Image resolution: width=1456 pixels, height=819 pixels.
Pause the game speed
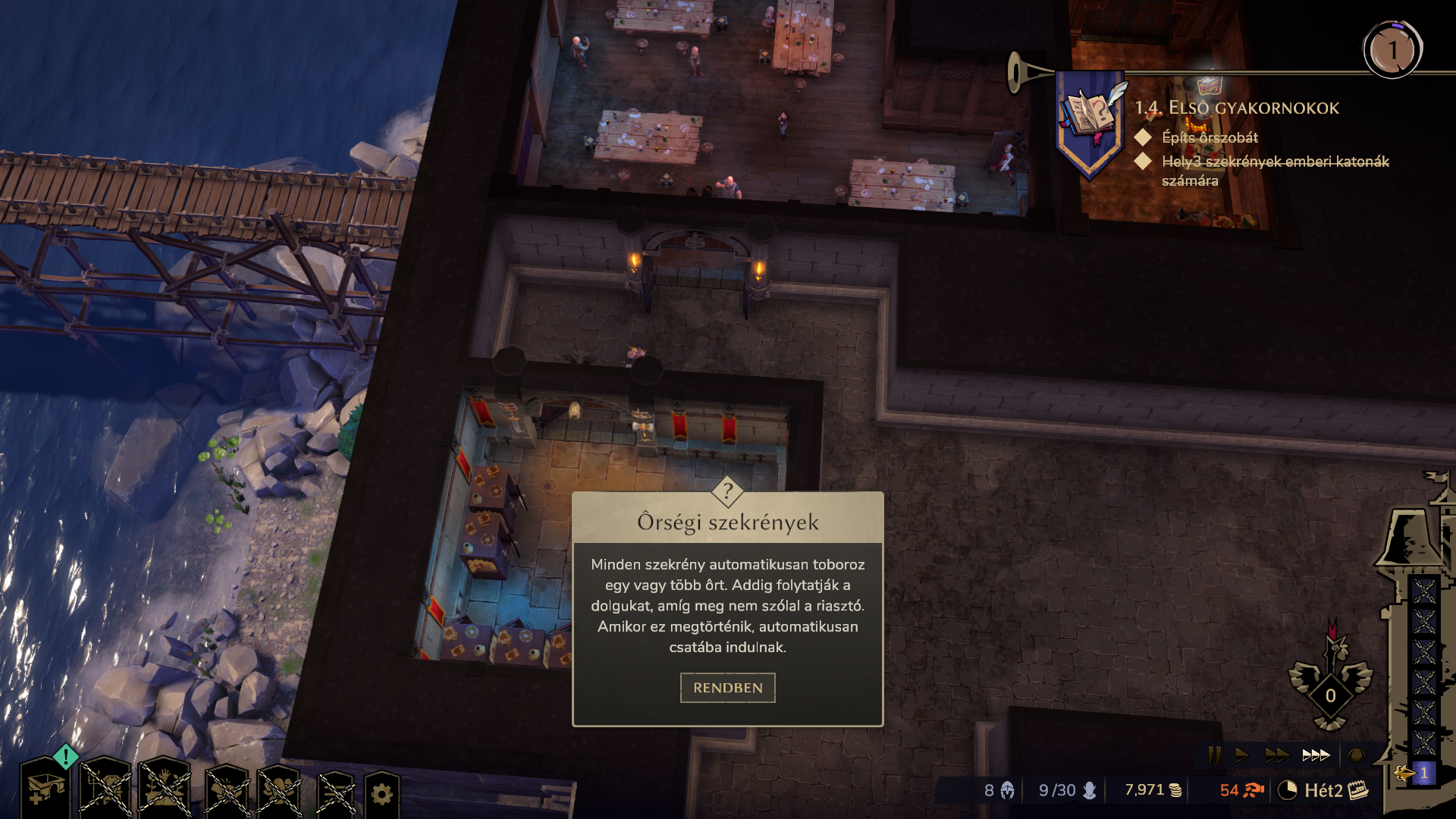1214,755
